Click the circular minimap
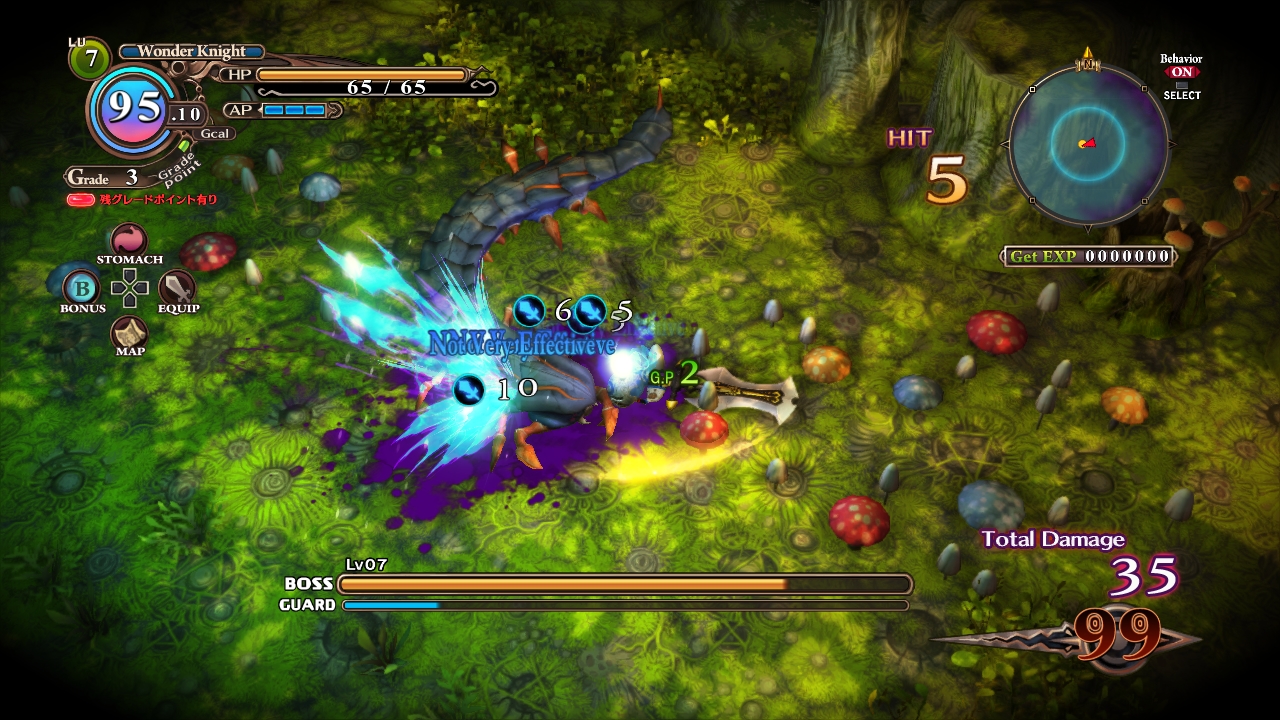 [x=1088, y=144]
